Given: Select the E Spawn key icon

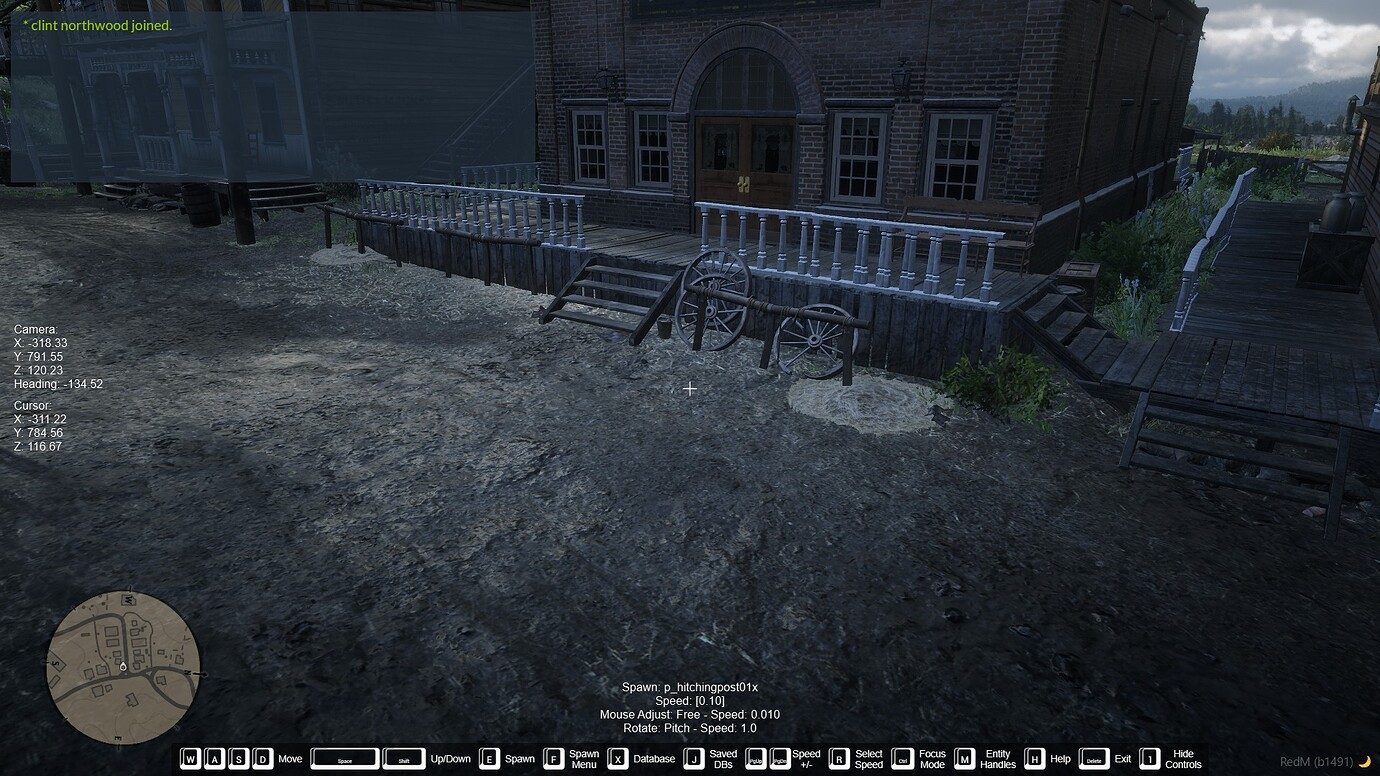Looking at the screenshot, I should (x=489, y=758).
